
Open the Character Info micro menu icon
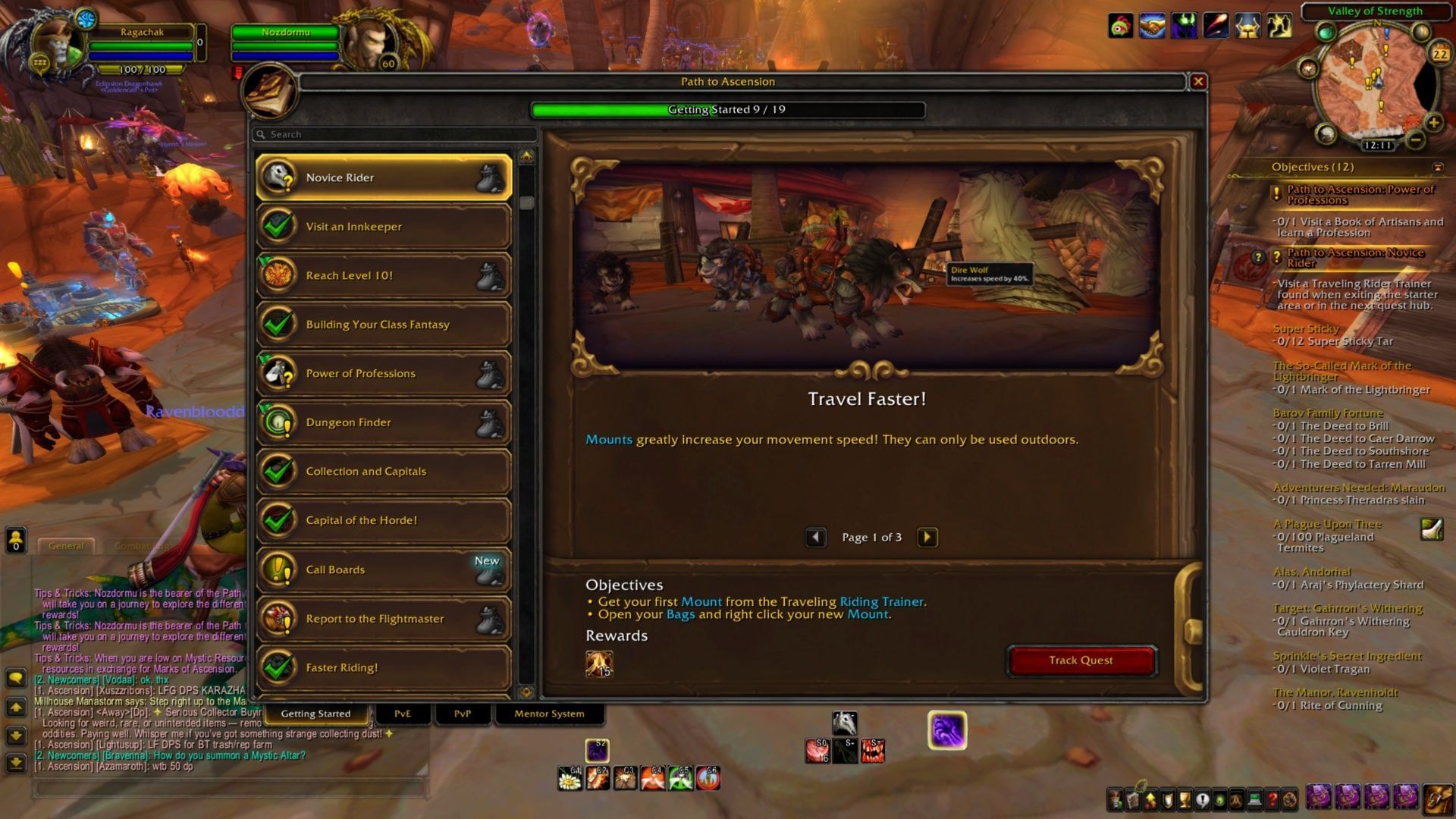1113,800
